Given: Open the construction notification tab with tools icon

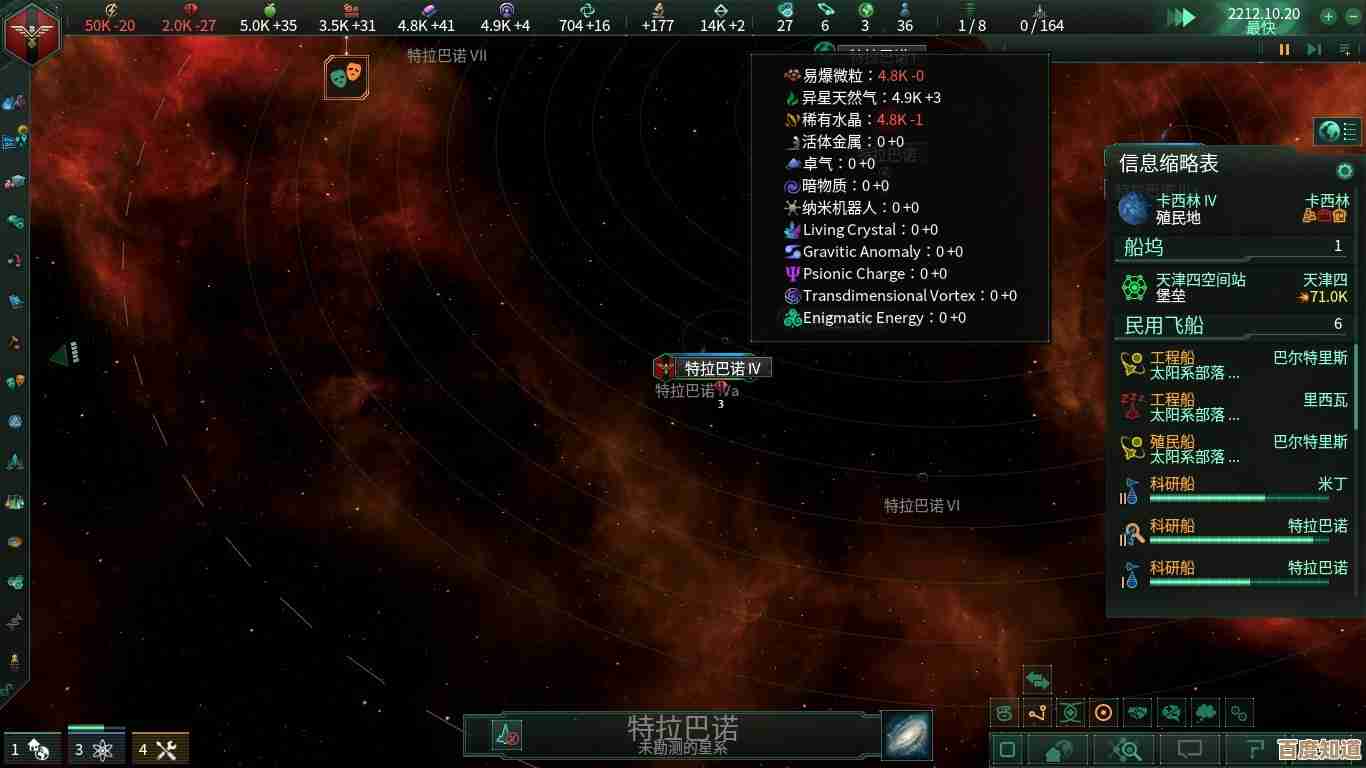Looking at the screenshot, I should pos(160,749).
